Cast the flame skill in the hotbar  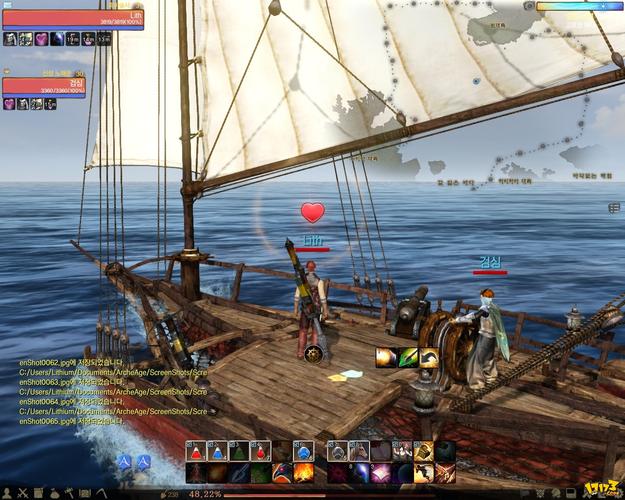(303, 472)
